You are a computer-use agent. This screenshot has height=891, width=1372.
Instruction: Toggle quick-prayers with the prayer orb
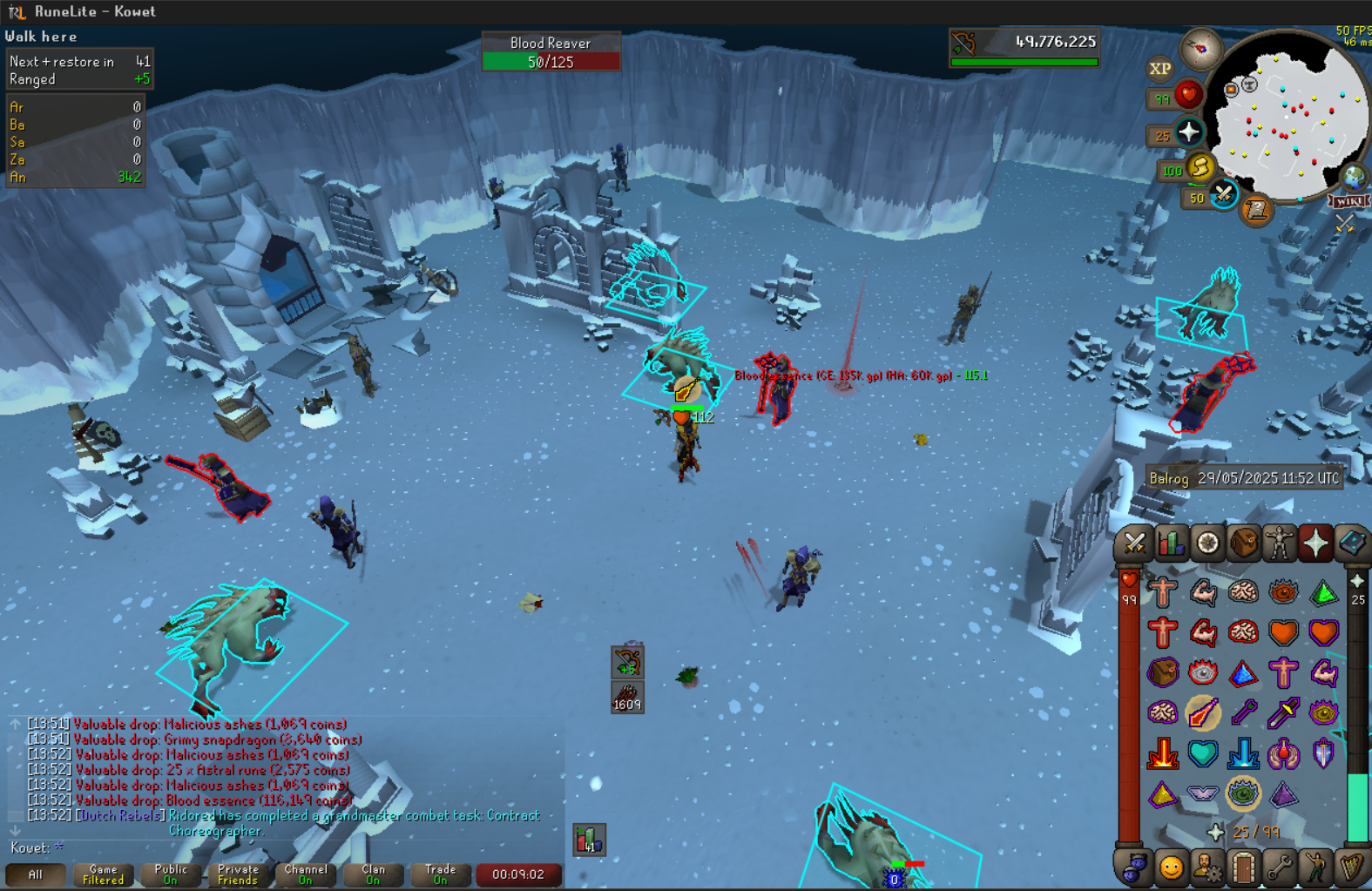pos(1189,132)
